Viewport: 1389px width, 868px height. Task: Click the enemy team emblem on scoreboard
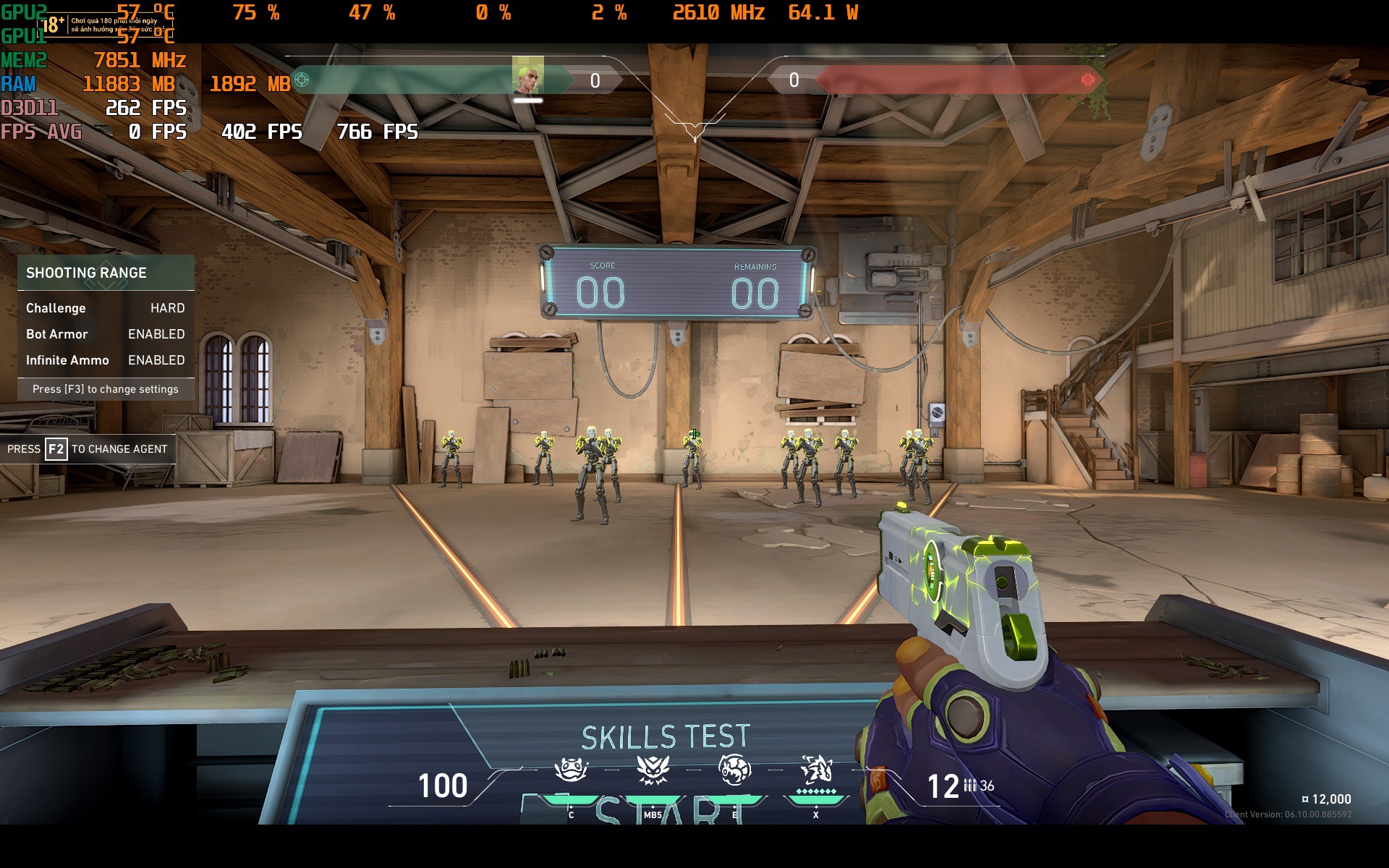pos(1087,81)
